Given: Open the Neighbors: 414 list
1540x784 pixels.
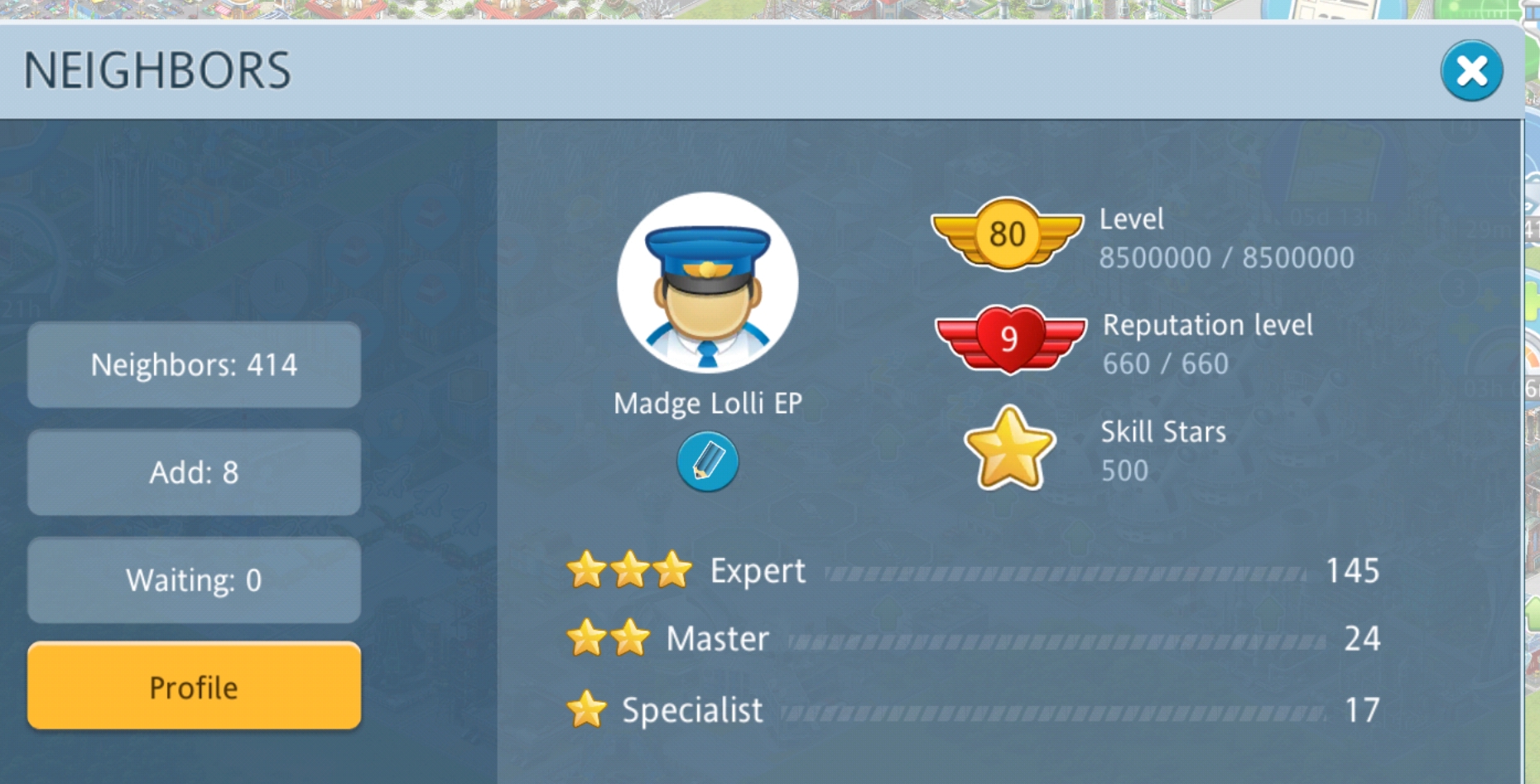Looking at the screenshot, I should point(194,365).
